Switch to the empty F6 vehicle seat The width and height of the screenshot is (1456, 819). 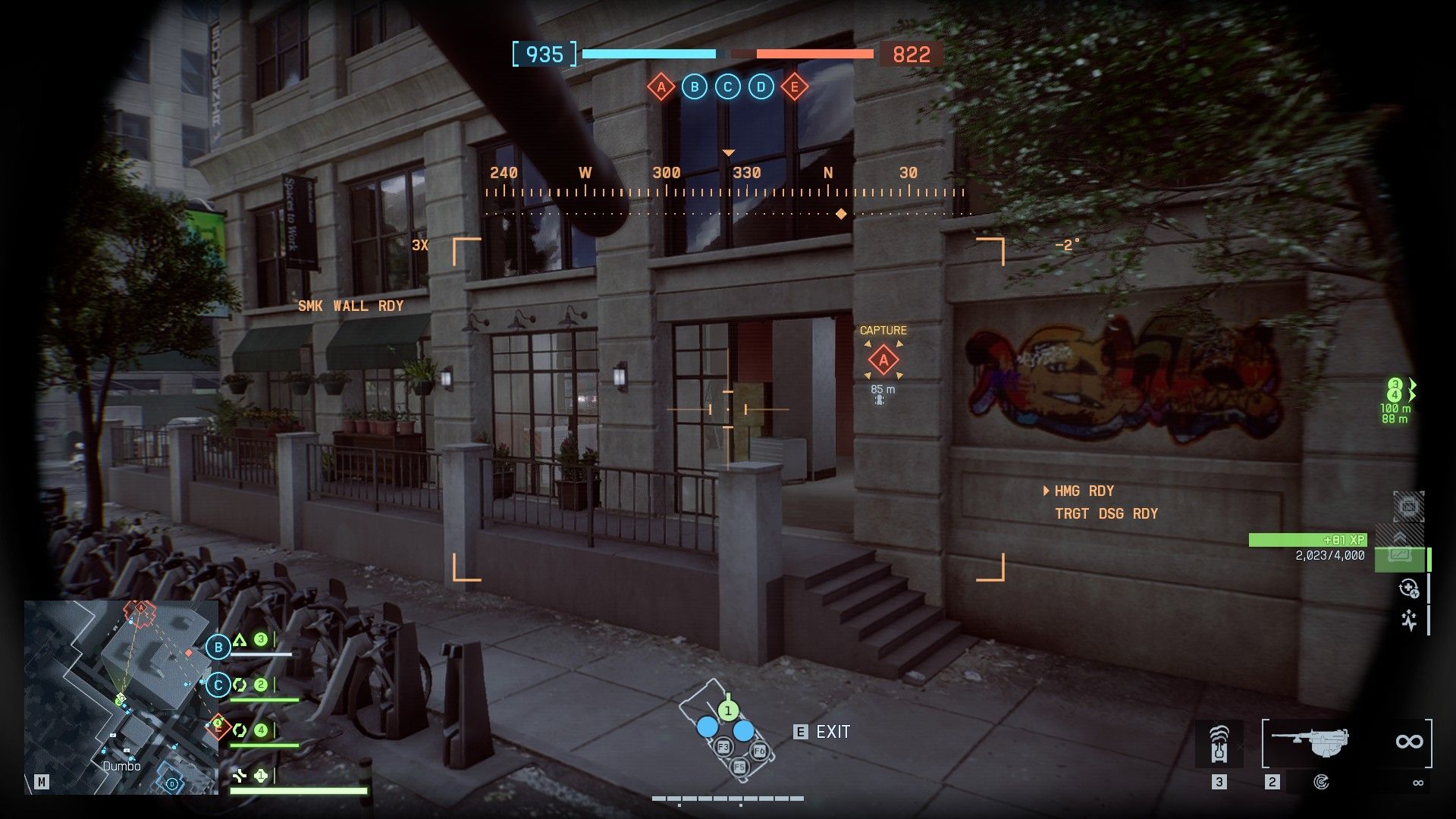(759, 752)
